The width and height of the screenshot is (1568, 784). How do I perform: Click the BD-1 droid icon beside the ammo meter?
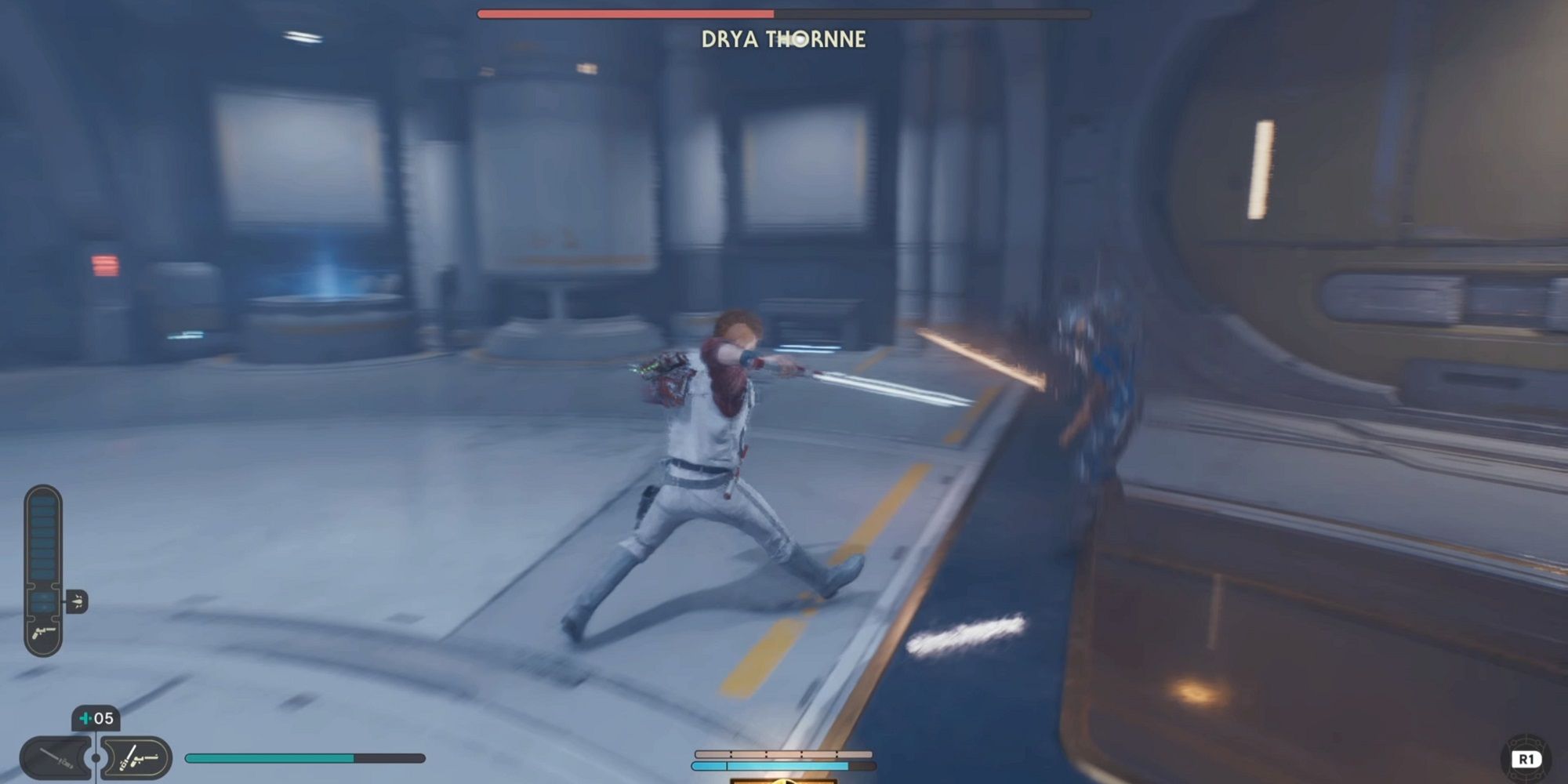(x=78, y=601)
